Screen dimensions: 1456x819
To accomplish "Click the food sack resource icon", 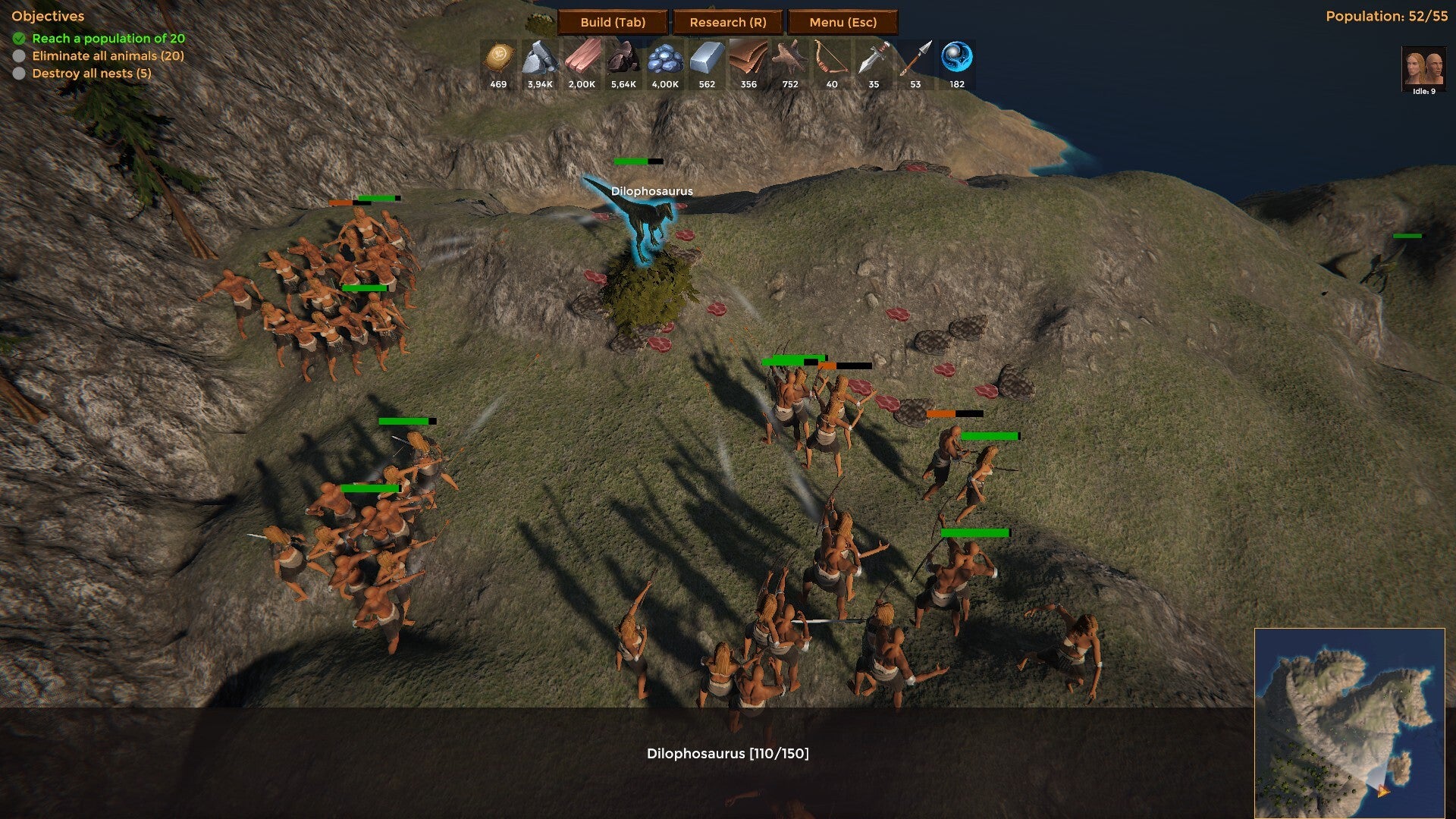I will 498,58.
